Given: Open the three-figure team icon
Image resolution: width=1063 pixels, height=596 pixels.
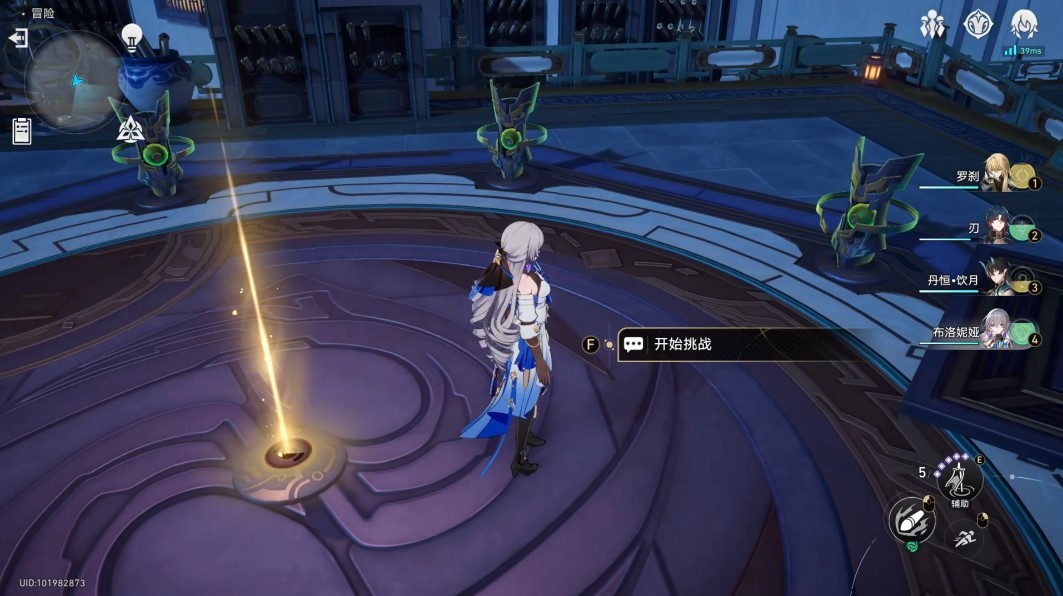Looking at the screenshot, I should click(x=932, y=25).
